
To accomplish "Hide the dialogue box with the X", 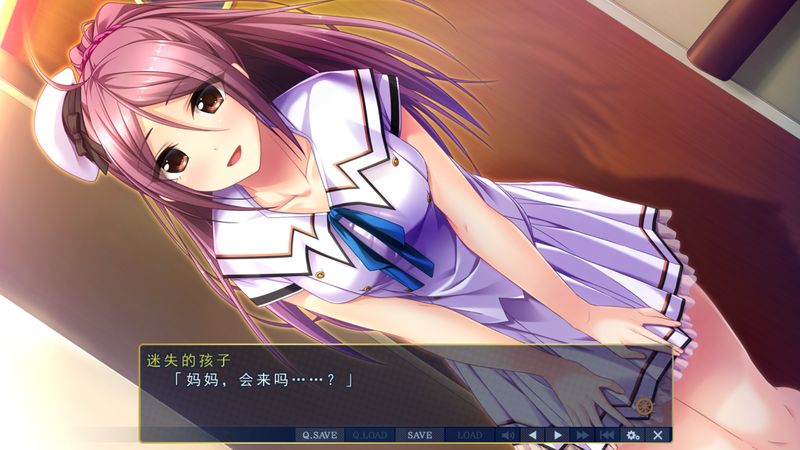I will click(657, 435).
